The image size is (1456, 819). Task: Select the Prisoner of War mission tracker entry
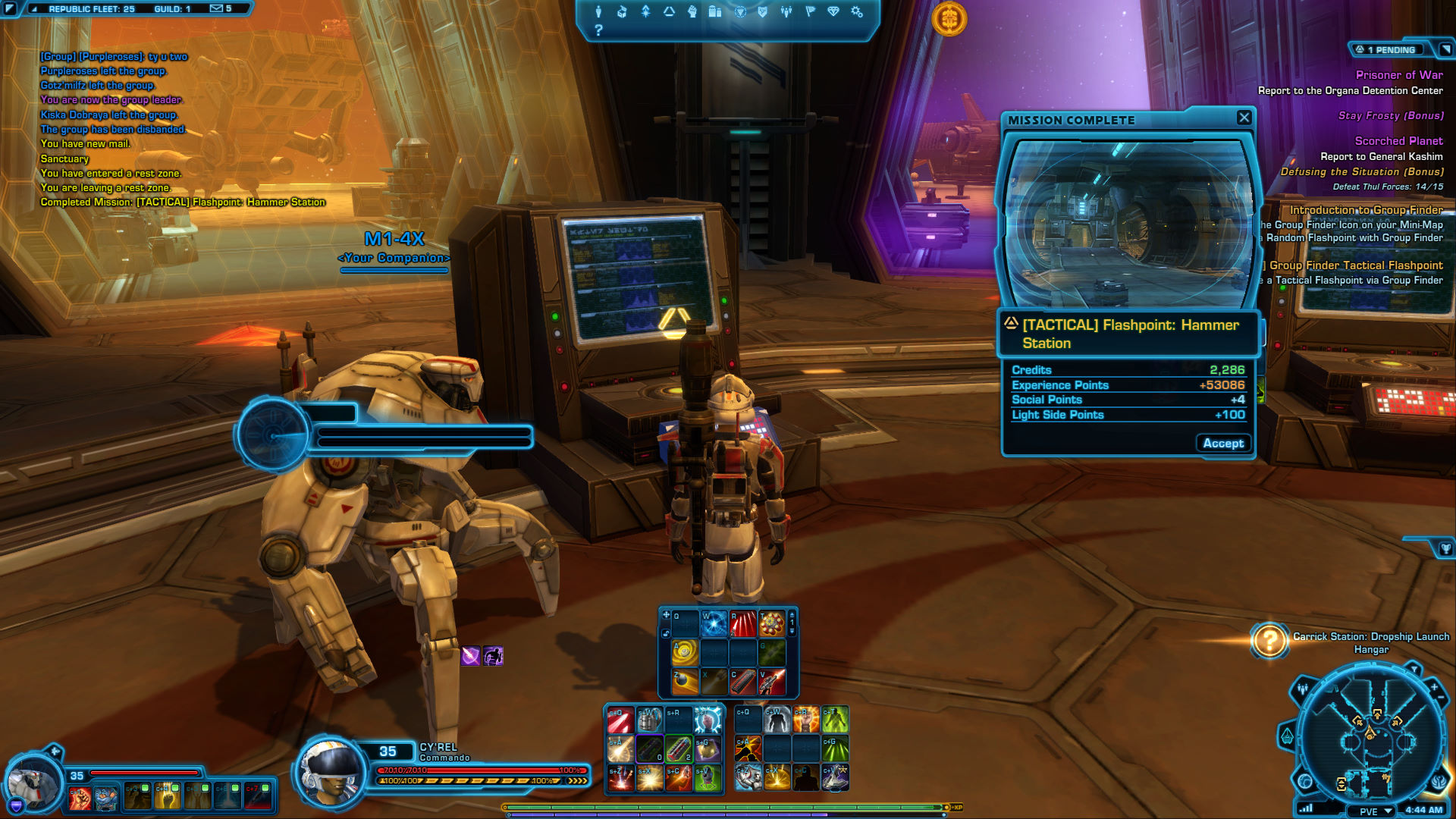pos(1398,75)
